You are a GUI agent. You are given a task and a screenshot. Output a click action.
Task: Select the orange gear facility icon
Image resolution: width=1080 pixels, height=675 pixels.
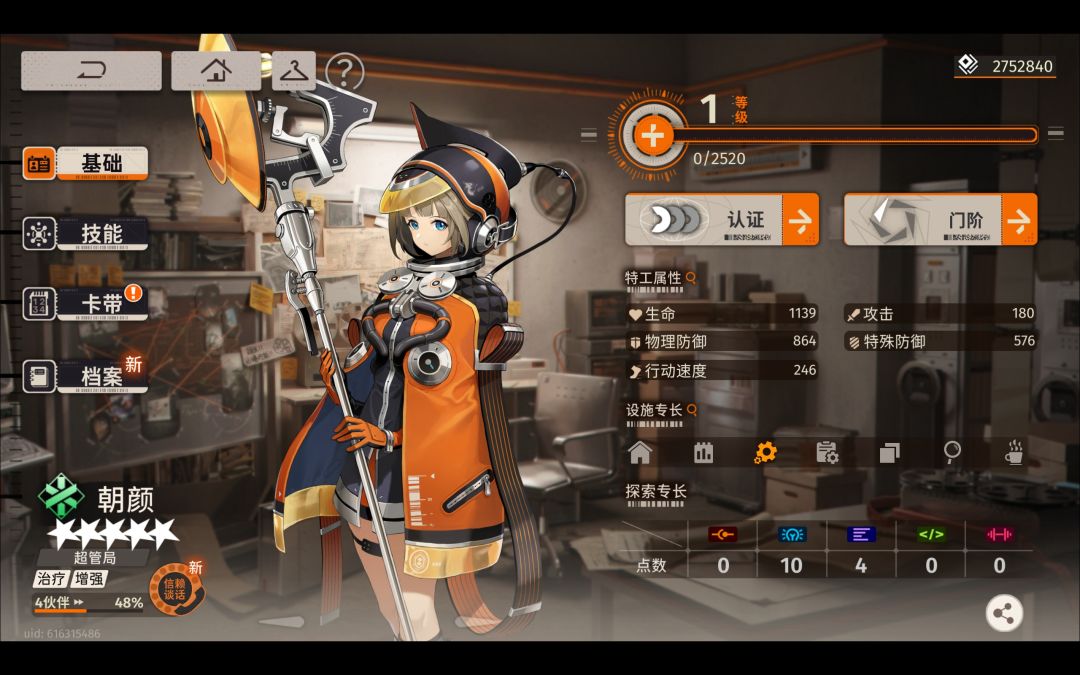(x=765, y=453)
